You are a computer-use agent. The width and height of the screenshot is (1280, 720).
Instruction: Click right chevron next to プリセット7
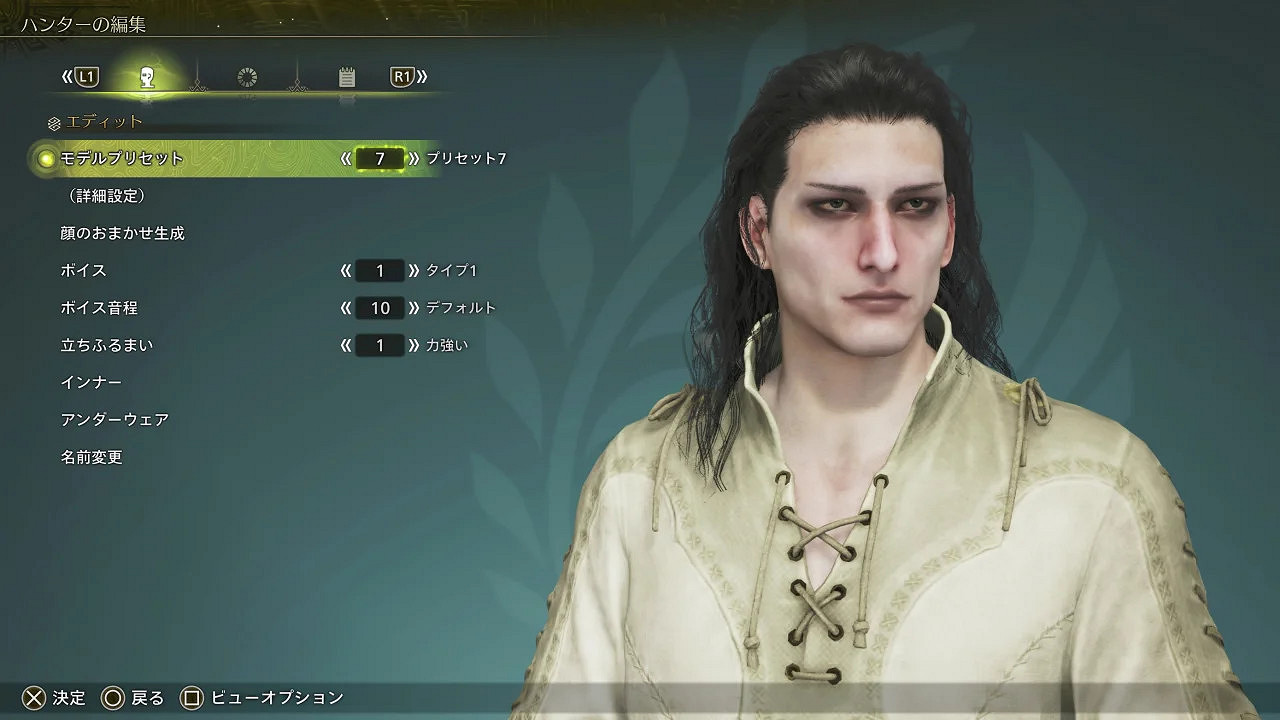click(413, 157)
